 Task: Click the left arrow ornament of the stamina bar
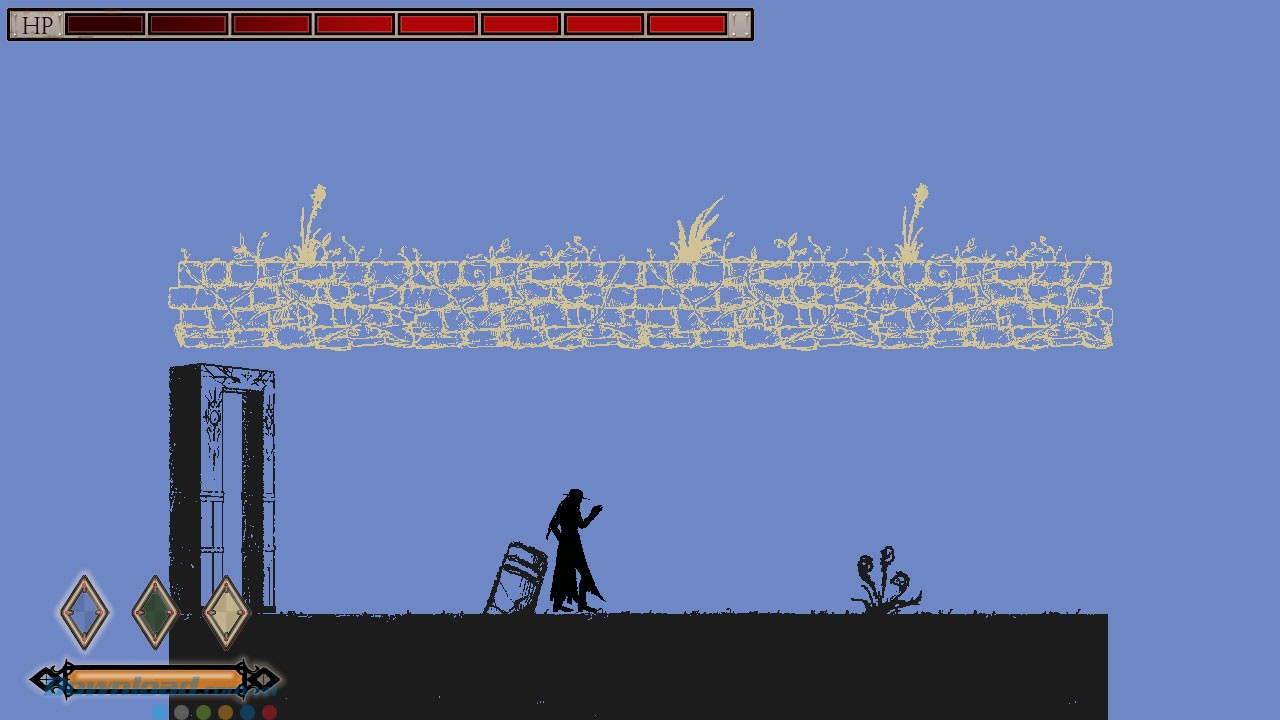click(43, 680)
